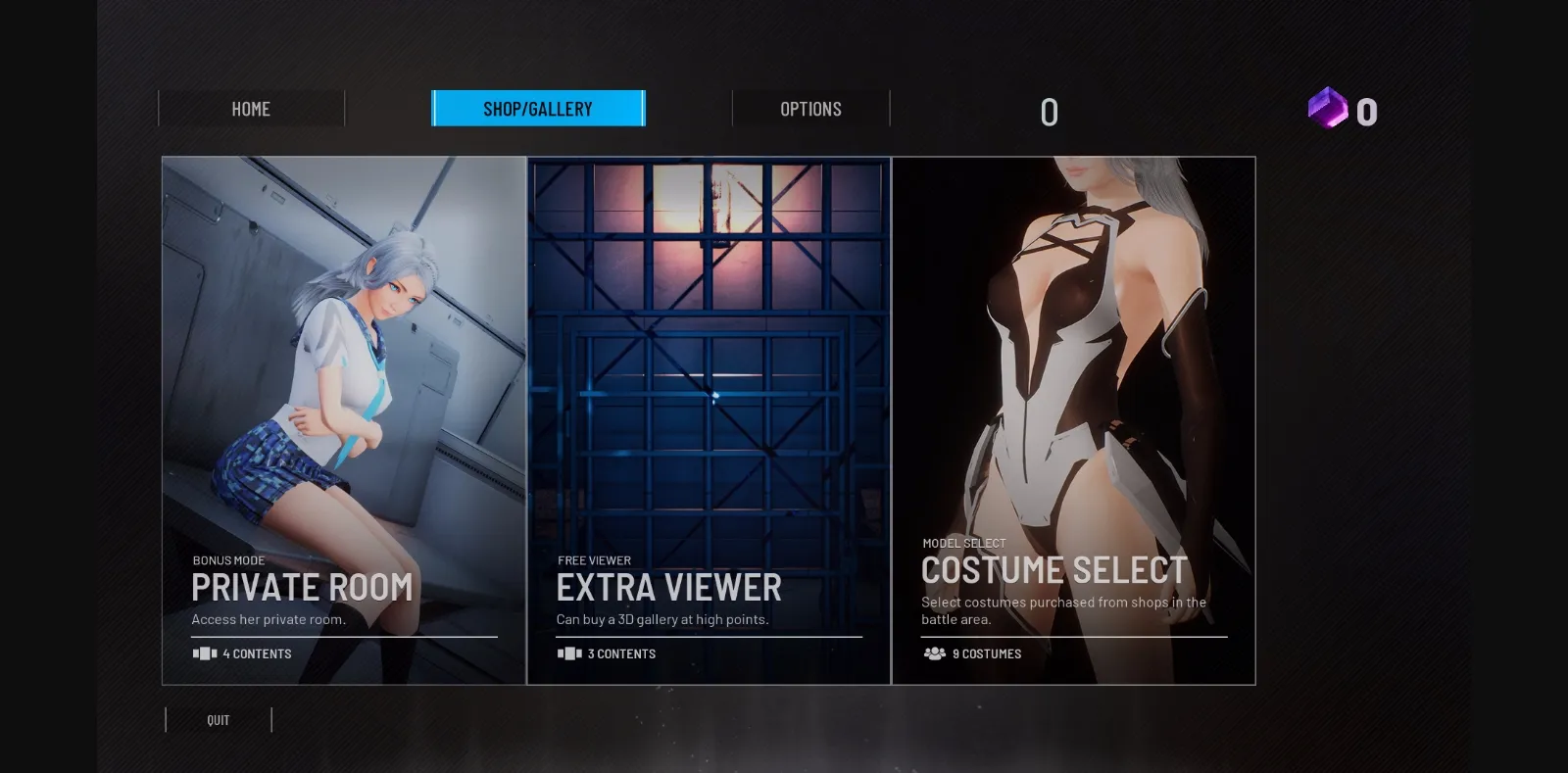
Task: Switch to the Home tab
Action: point(251,109)
